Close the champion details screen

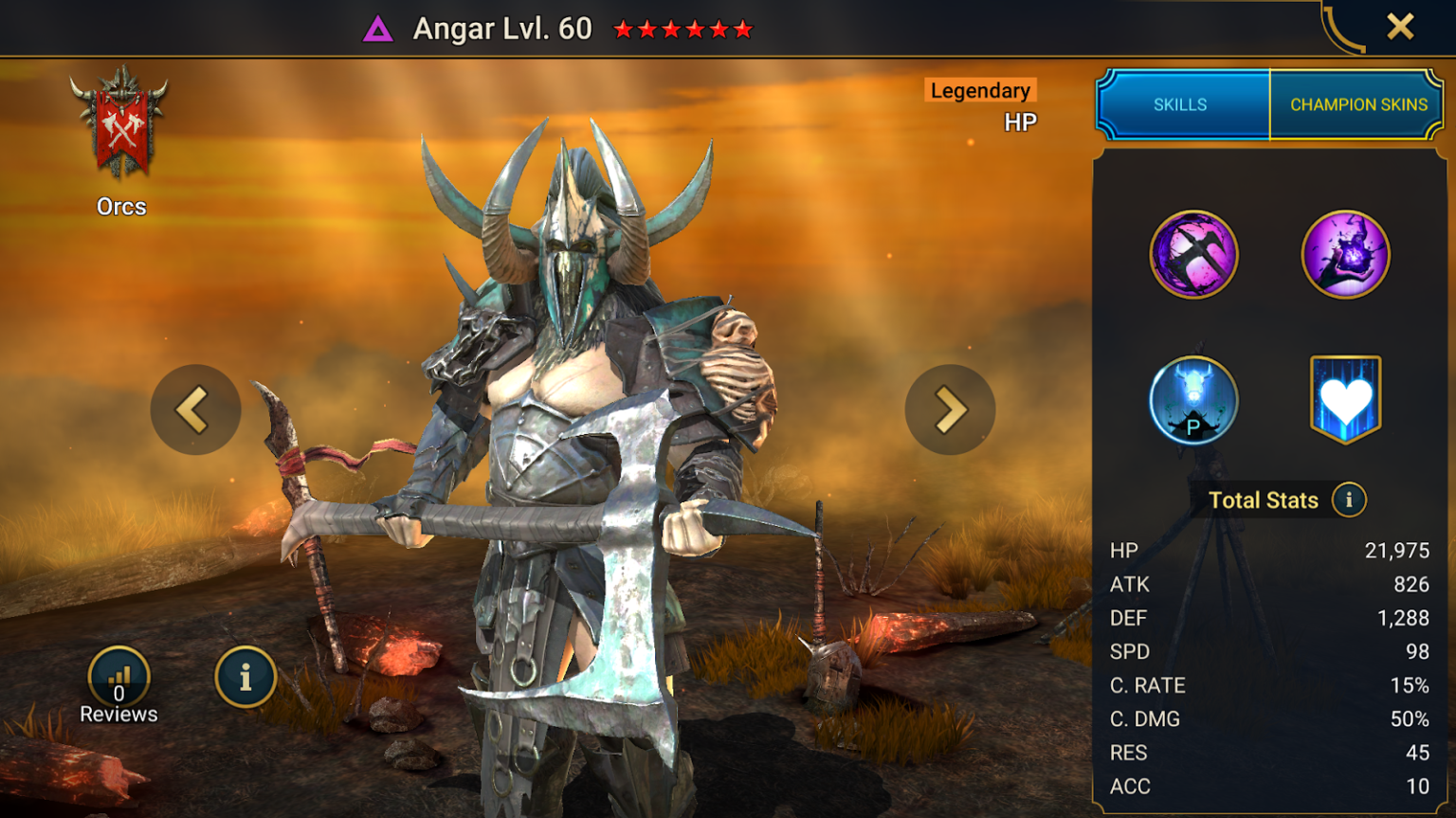[x=1400, y=27]
